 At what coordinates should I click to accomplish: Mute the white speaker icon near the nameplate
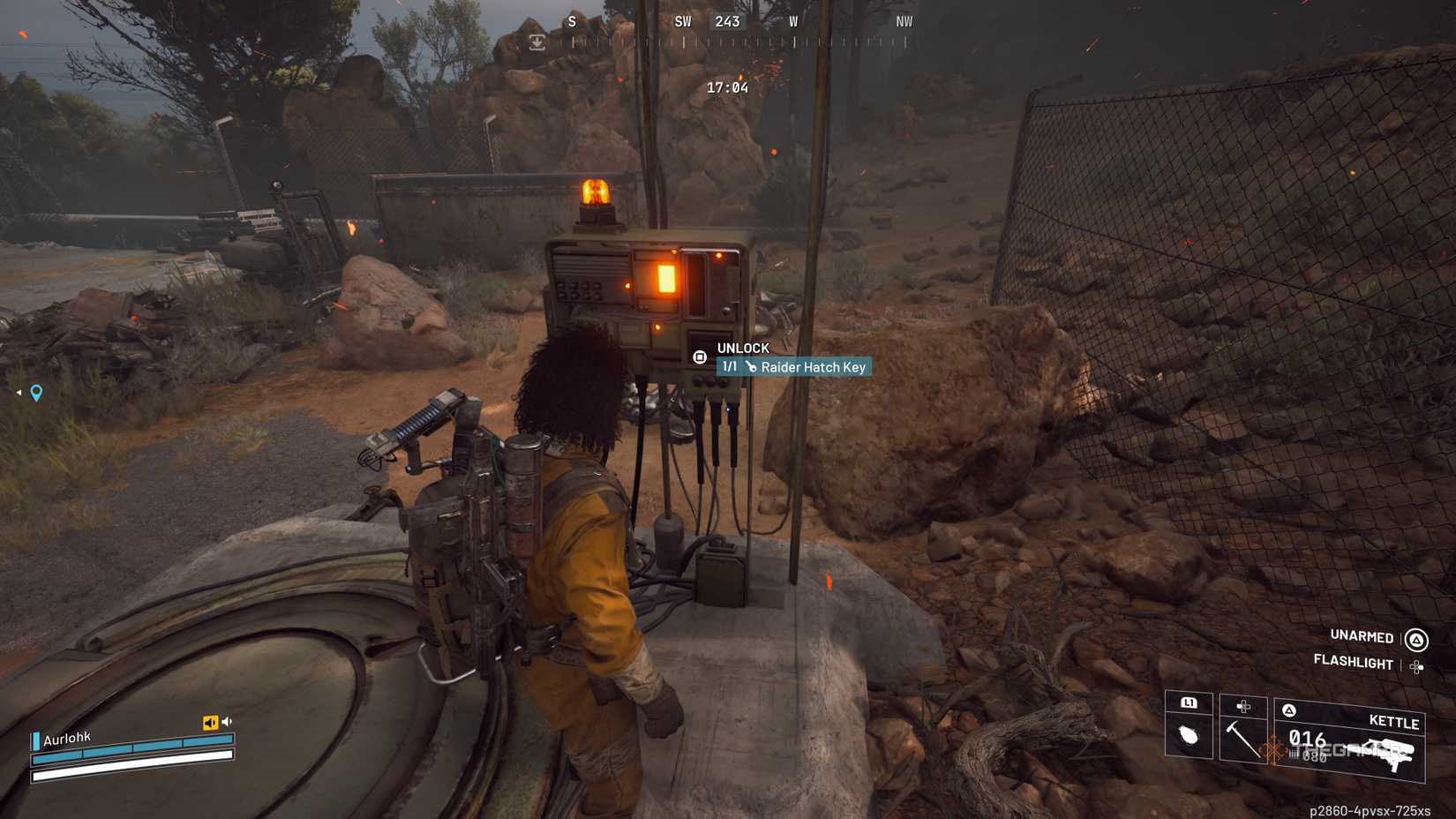coord(227,721)
